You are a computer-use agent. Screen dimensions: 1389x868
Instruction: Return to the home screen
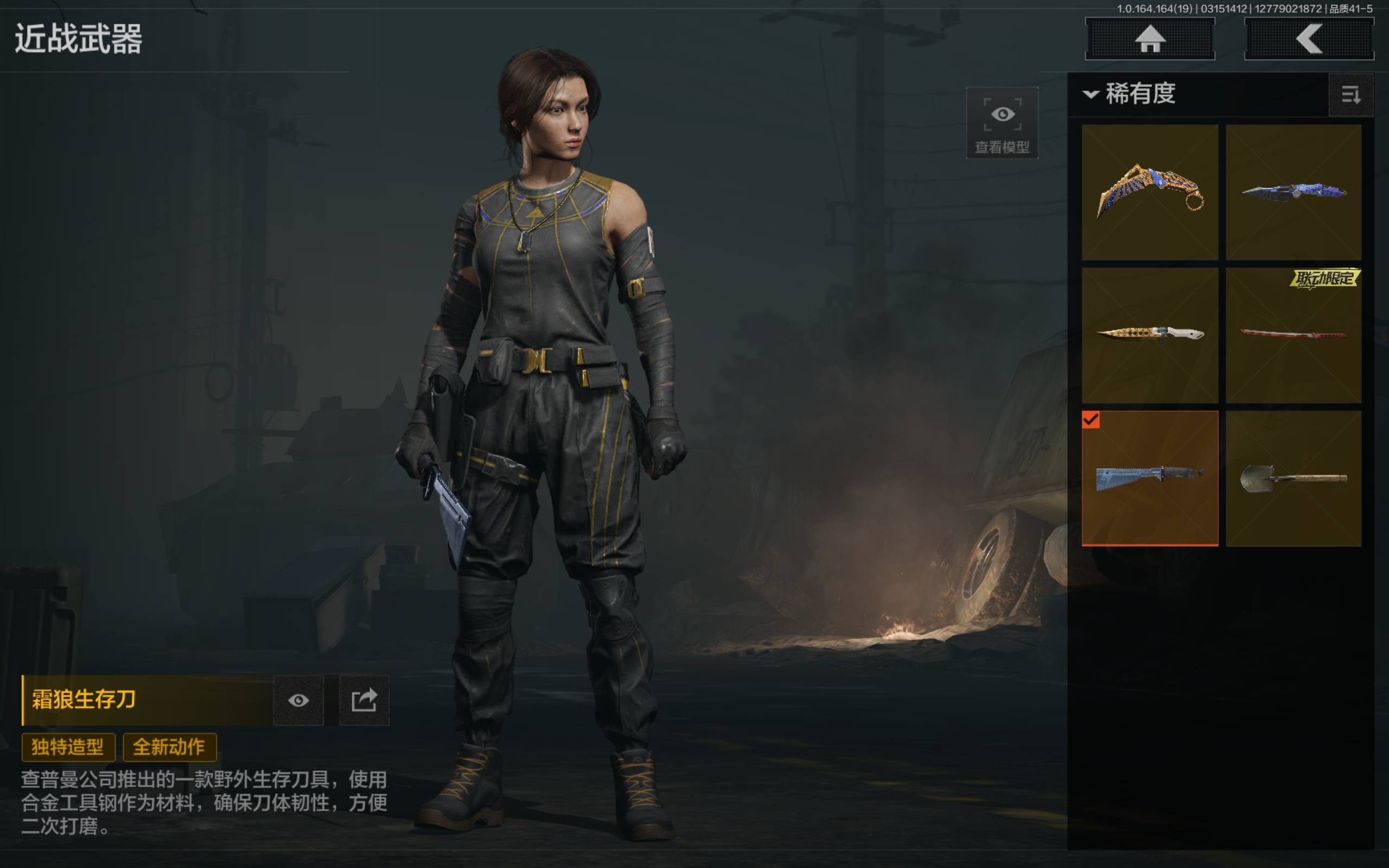tap(1149, 39)
